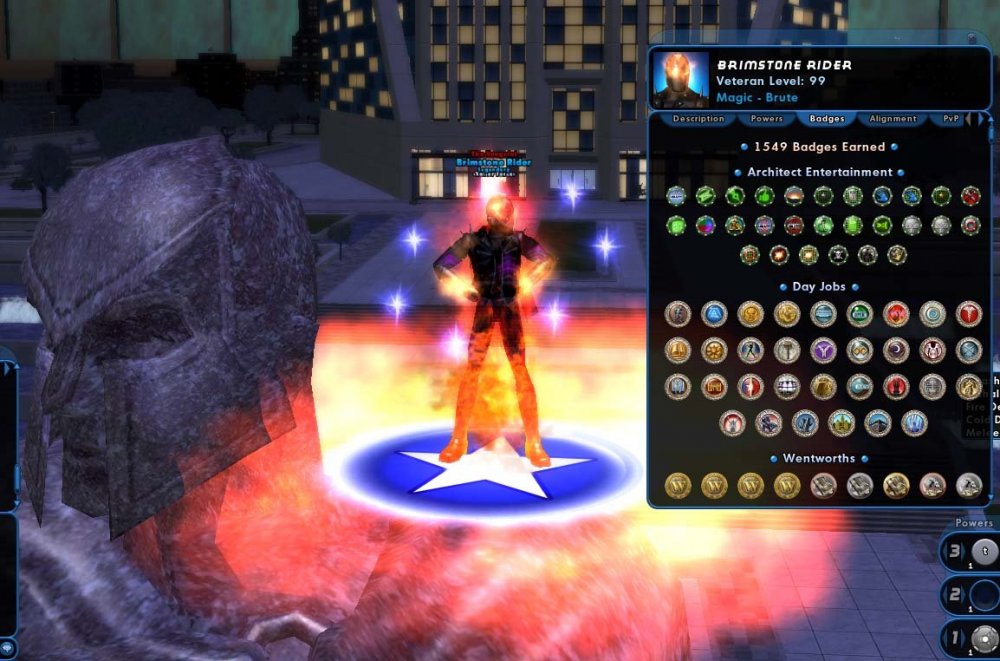The width and height of the screenshot is (1000, 661).
Task: Activate the power in tray 1 slot
Action: click(983, 636)
